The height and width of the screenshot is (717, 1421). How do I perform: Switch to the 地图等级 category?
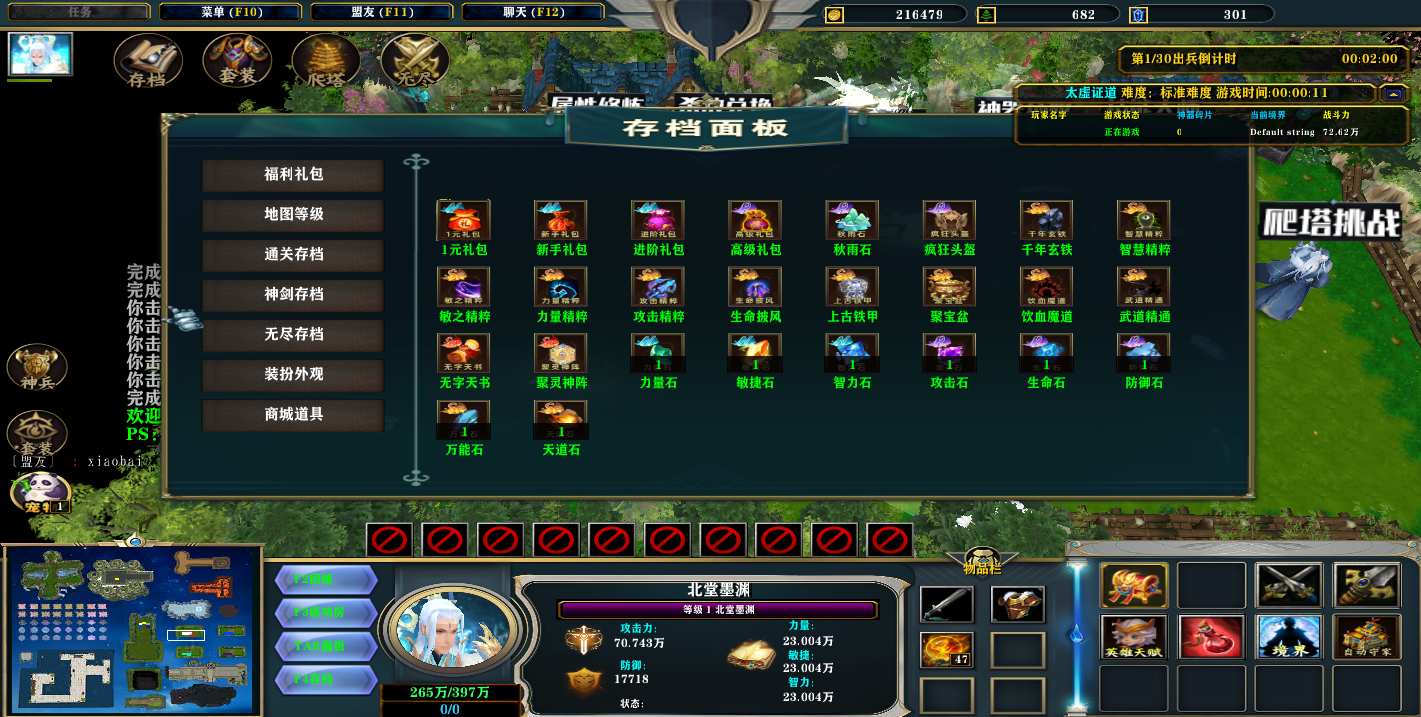pos(293,215)
